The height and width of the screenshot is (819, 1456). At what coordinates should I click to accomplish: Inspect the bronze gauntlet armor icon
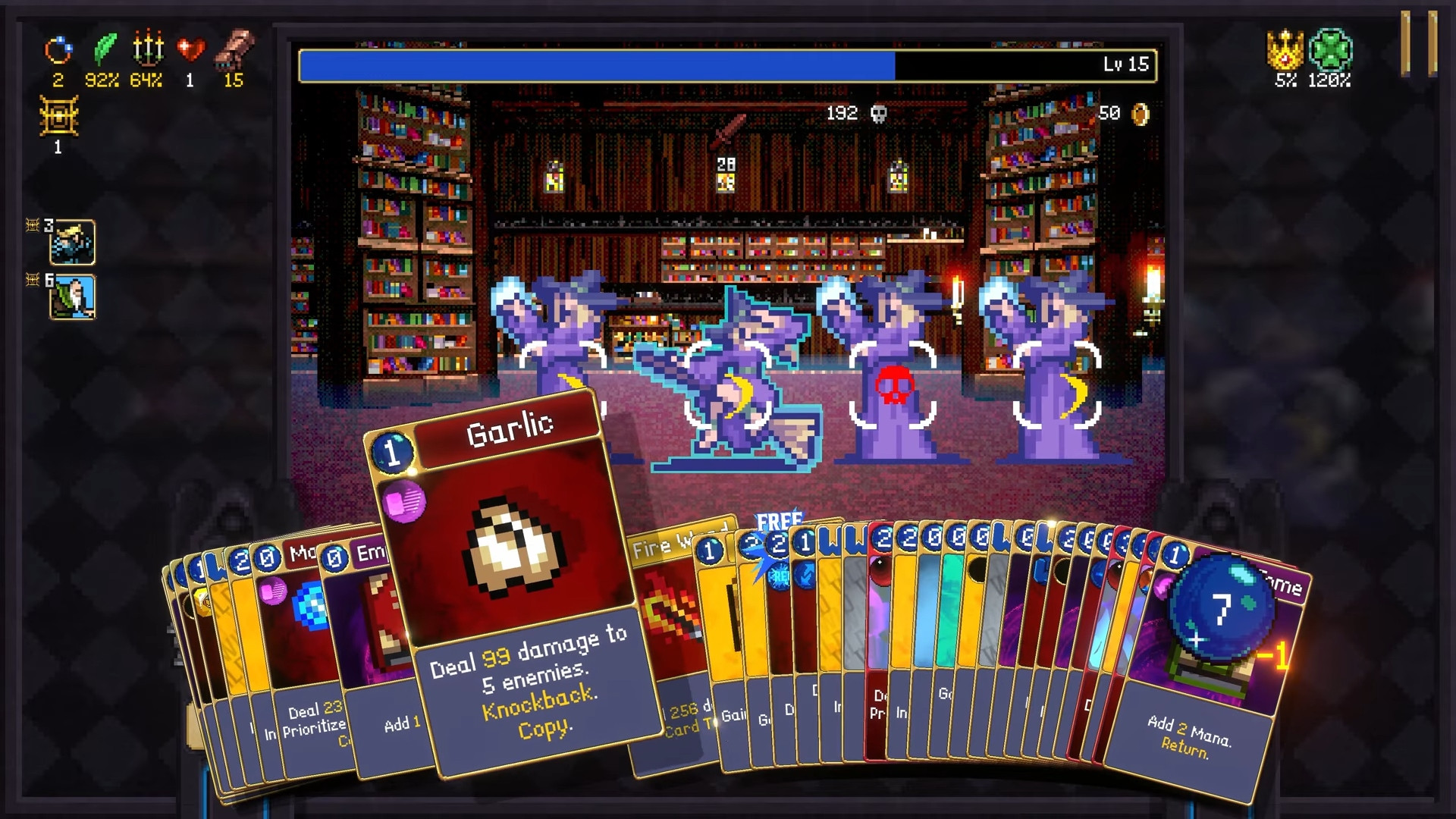pyautogui.click(x=234, y=49)
